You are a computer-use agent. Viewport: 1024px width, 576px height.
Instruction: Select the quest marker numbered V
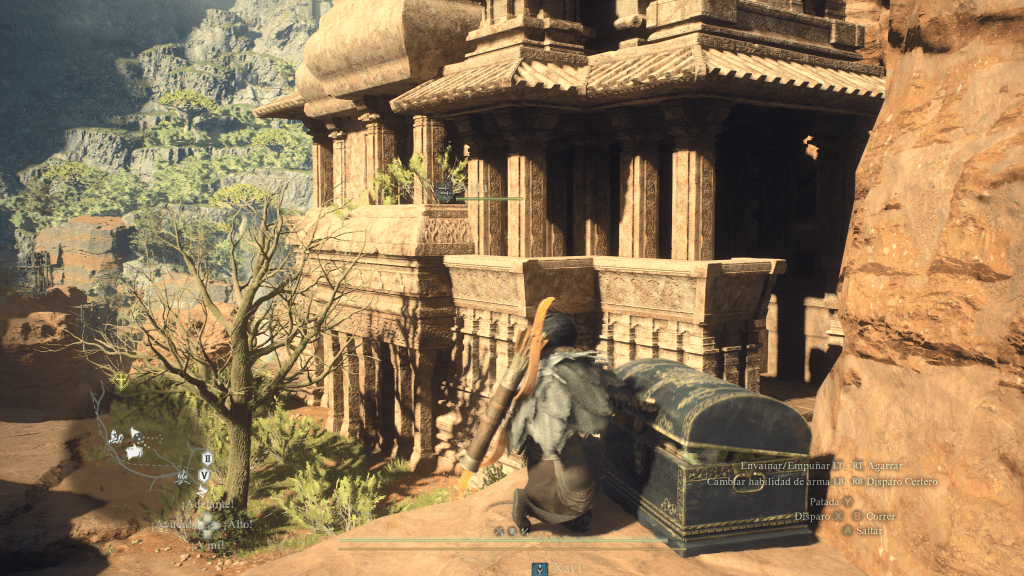point(204,474)
